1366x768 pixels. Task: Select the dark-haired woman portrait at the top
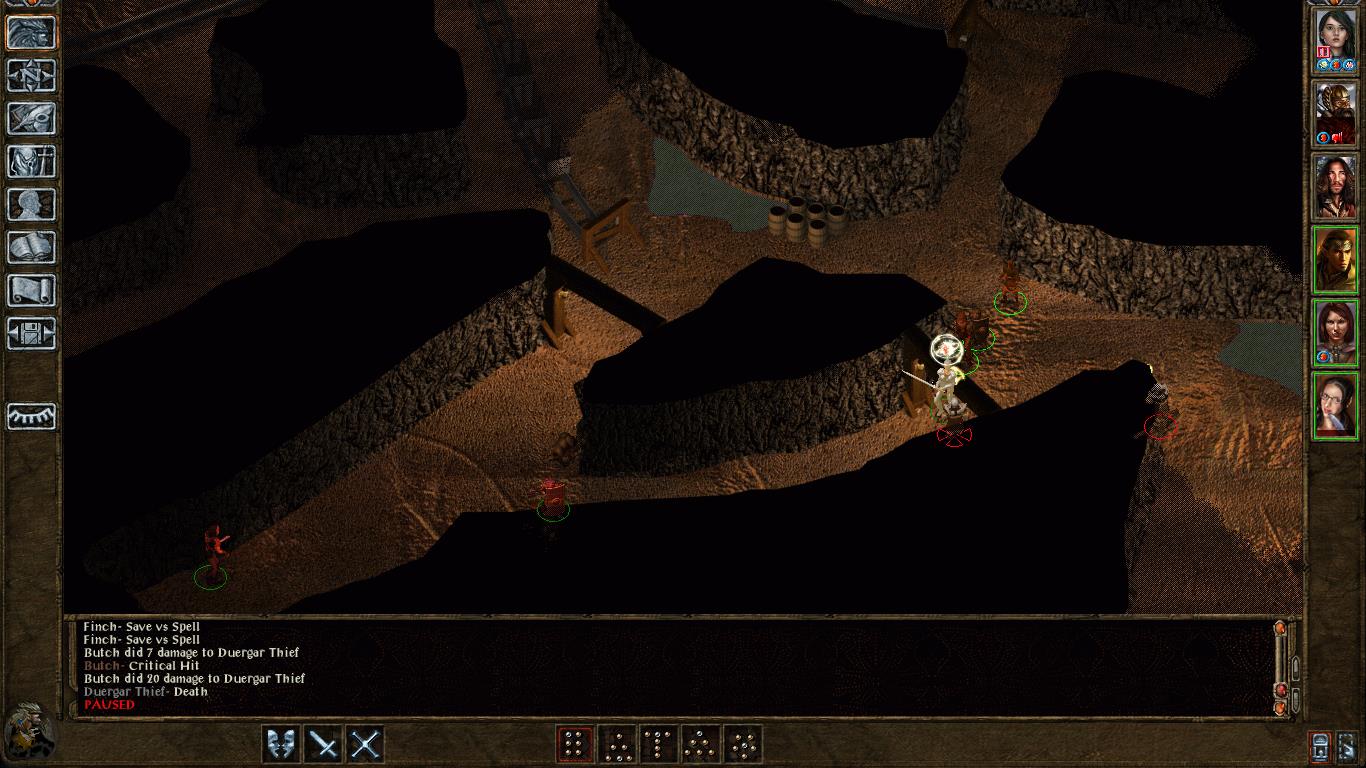1334,40
